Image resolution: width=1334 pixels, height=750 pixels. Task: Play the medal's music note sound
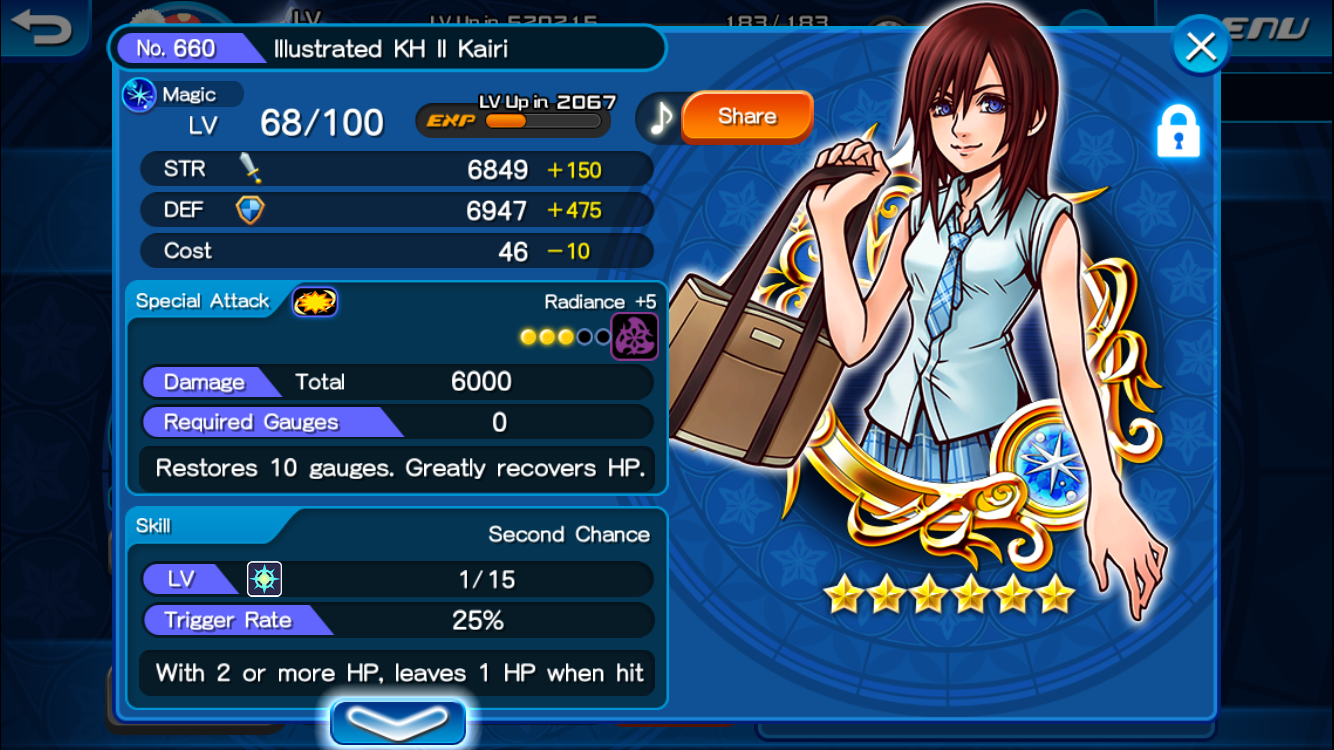click(661, 118)
